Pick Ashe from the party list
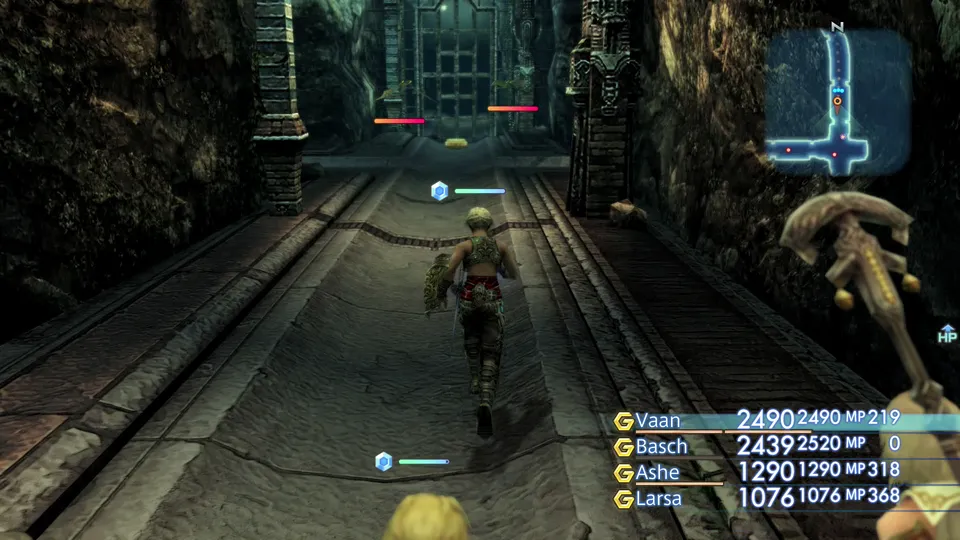 [x=657, y=472]
